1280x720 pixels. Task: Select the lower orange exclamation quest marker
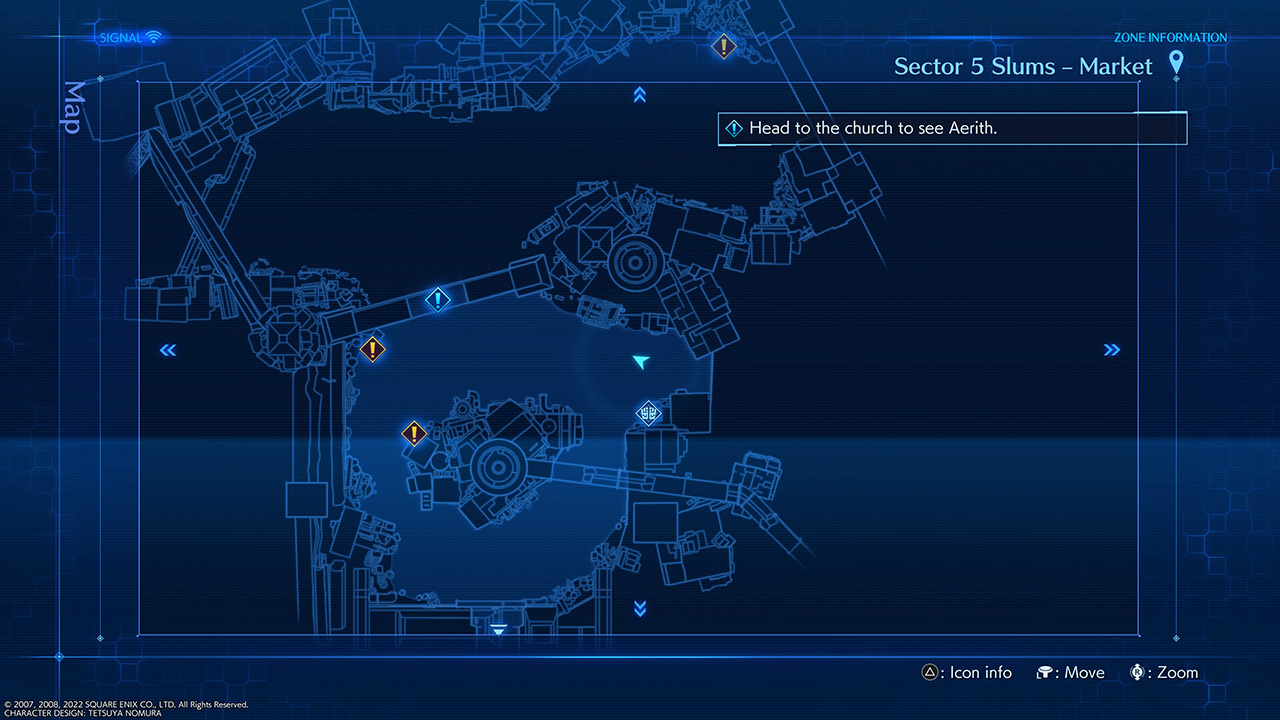click(416, 434)
